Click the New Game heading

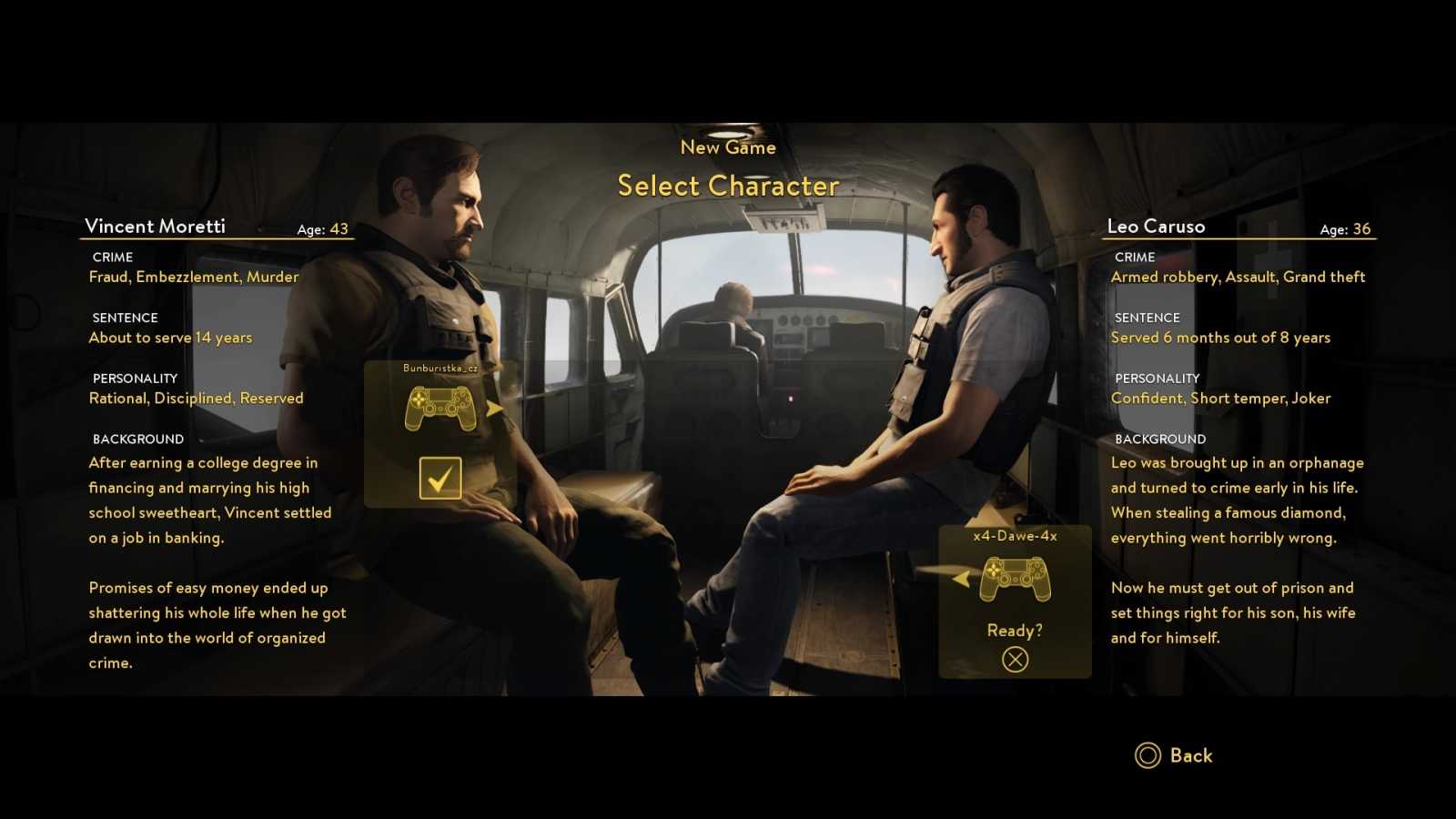(x=728, y=147)
